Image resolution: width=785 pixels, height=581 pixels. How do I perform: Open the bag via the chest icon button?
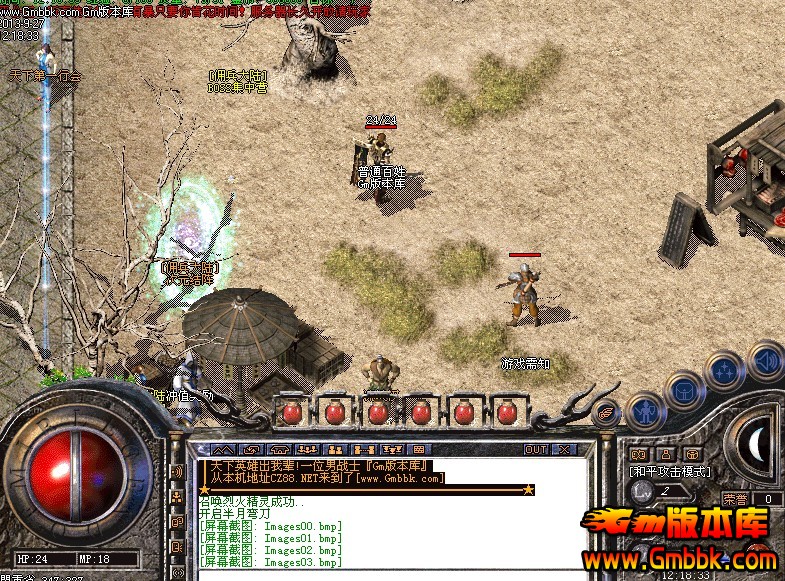click(686, 390)
